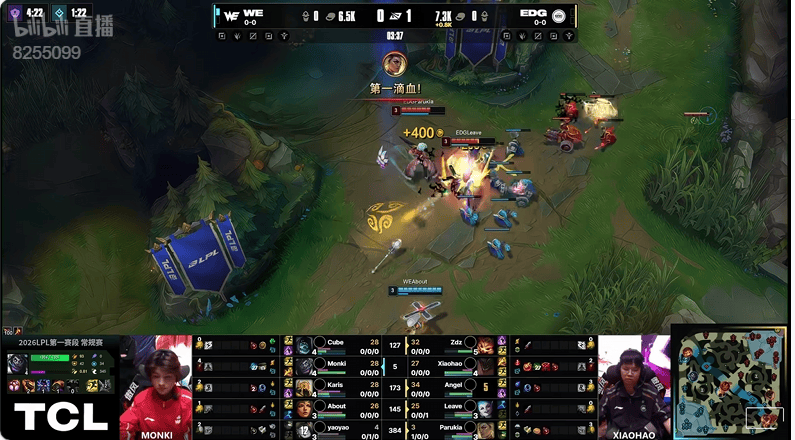Open the minimap in the corner
Screen dimensions: 795x440
[x=731, y=383]
